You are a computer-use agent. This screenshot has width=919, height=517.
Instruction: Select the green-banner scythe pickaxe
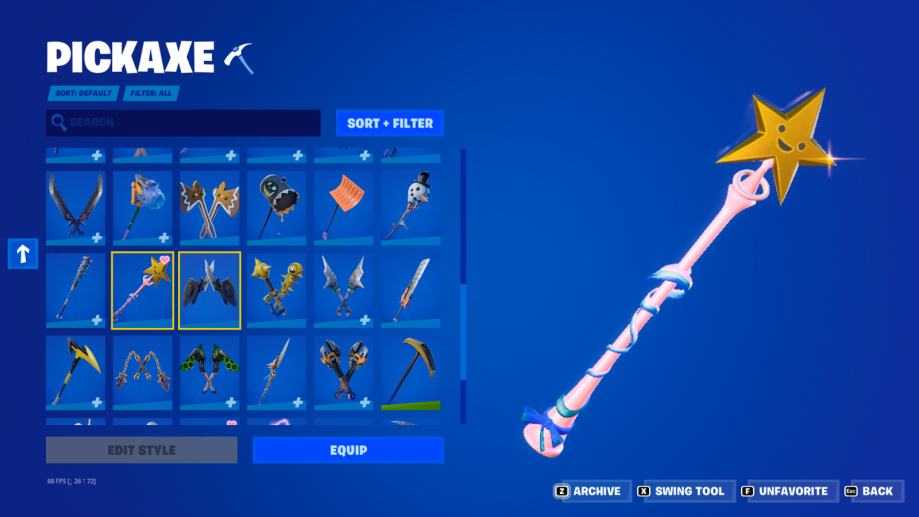[410, 372]
